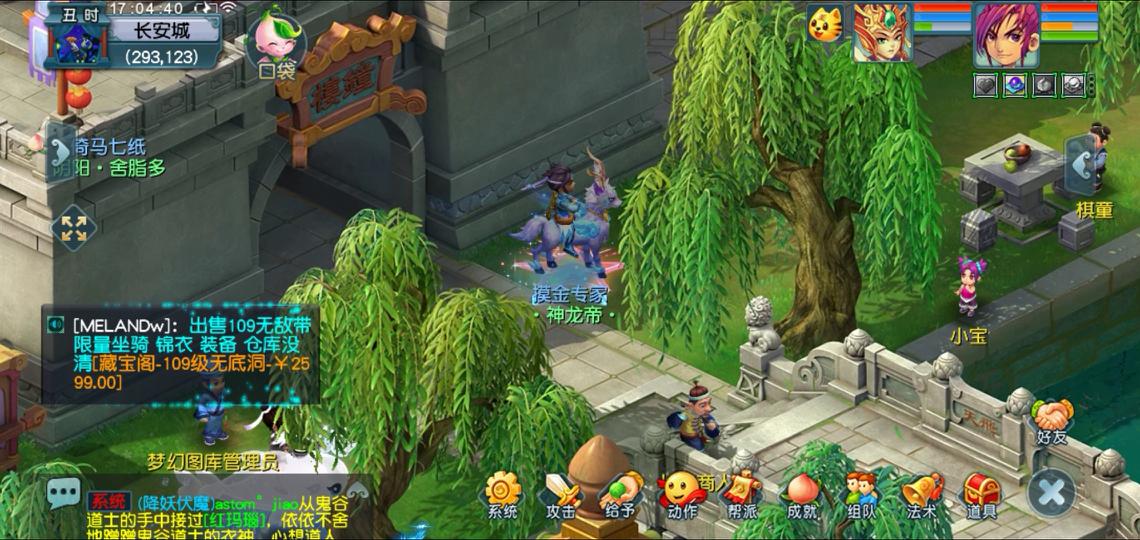Open the chat speech bubble button
The image size is (1140, 540).
click(x=64, y=492)
